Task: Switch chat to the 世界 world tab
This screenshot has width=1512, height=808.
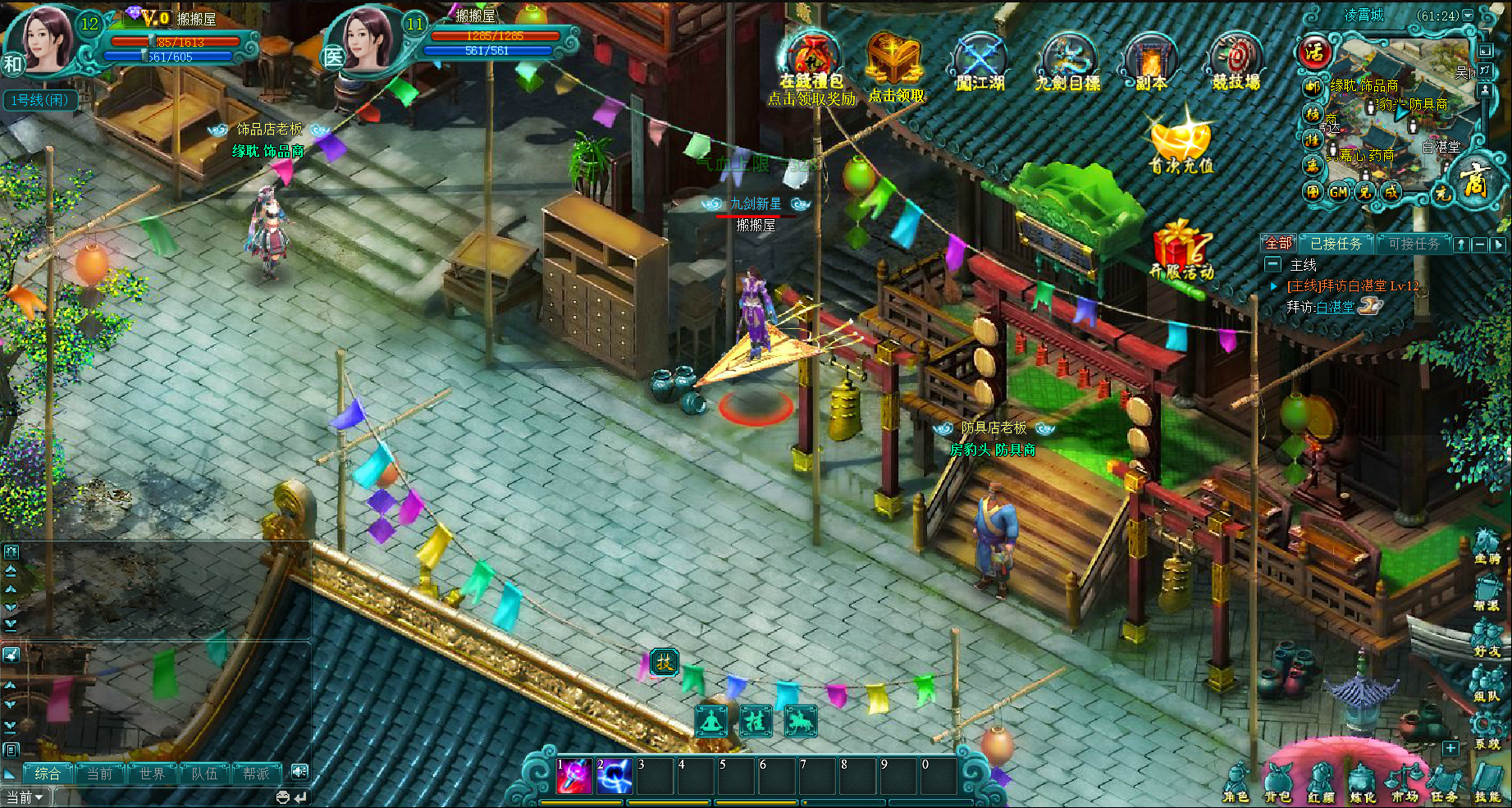Action: tap(152, 774)
